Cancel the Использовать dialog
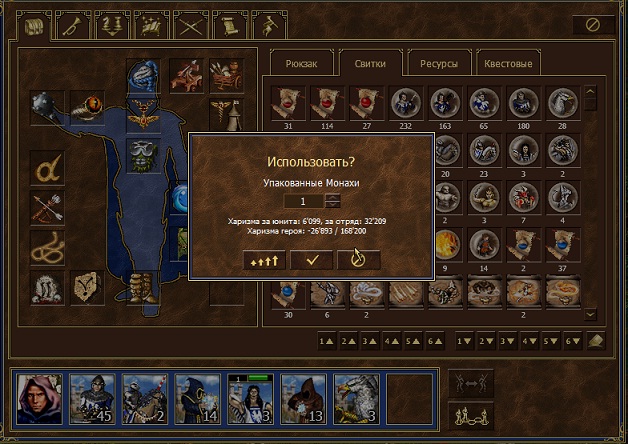 point(358,259)
